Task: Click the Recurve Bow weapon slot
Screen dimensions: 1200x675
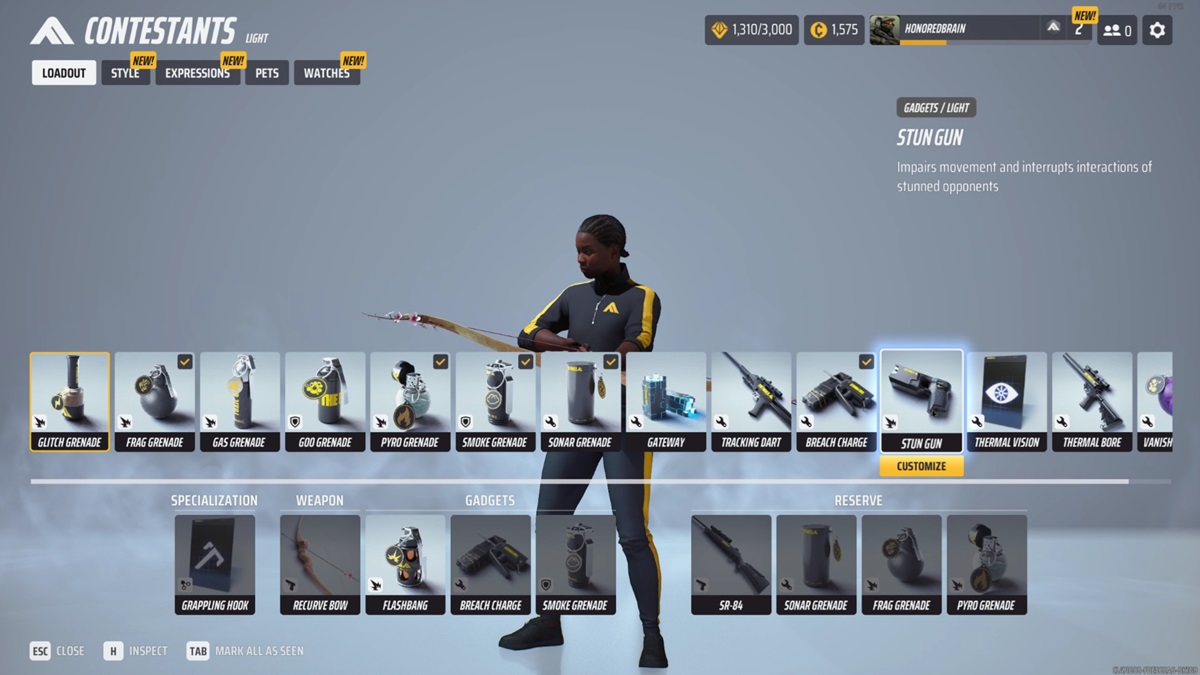Action: (320, 564)
